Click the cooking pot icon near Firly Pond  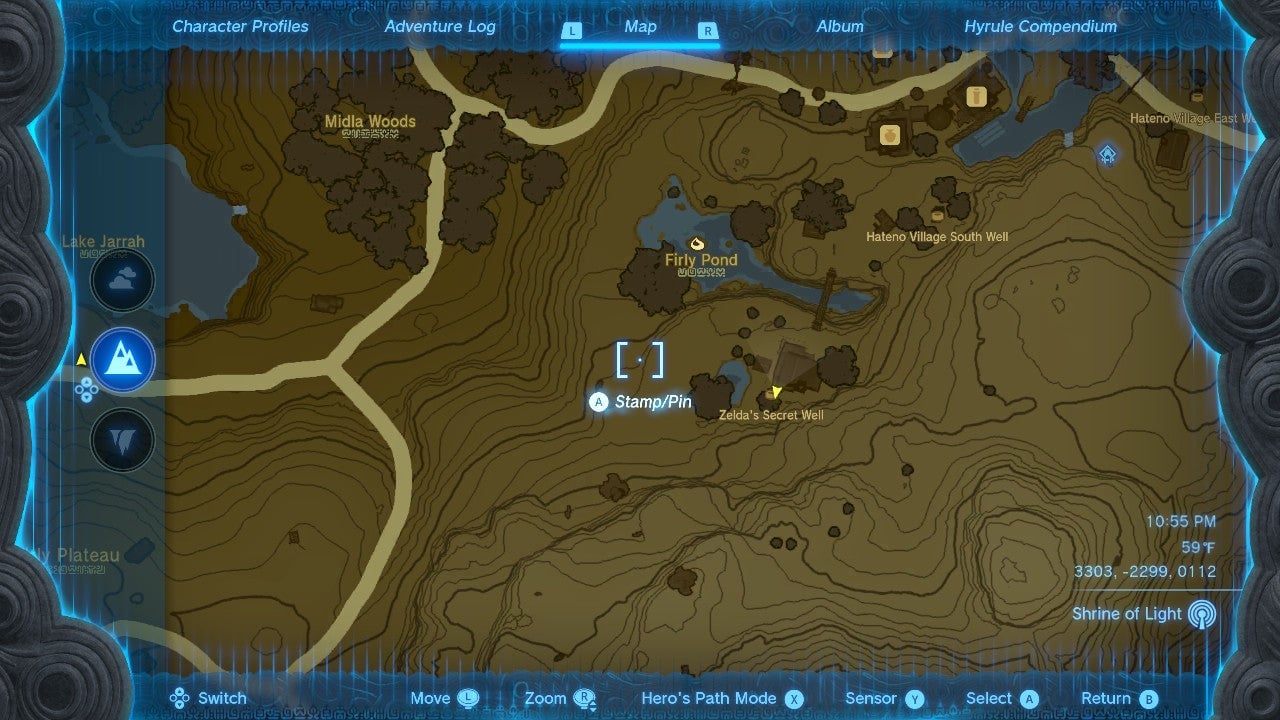coord(697,243)
